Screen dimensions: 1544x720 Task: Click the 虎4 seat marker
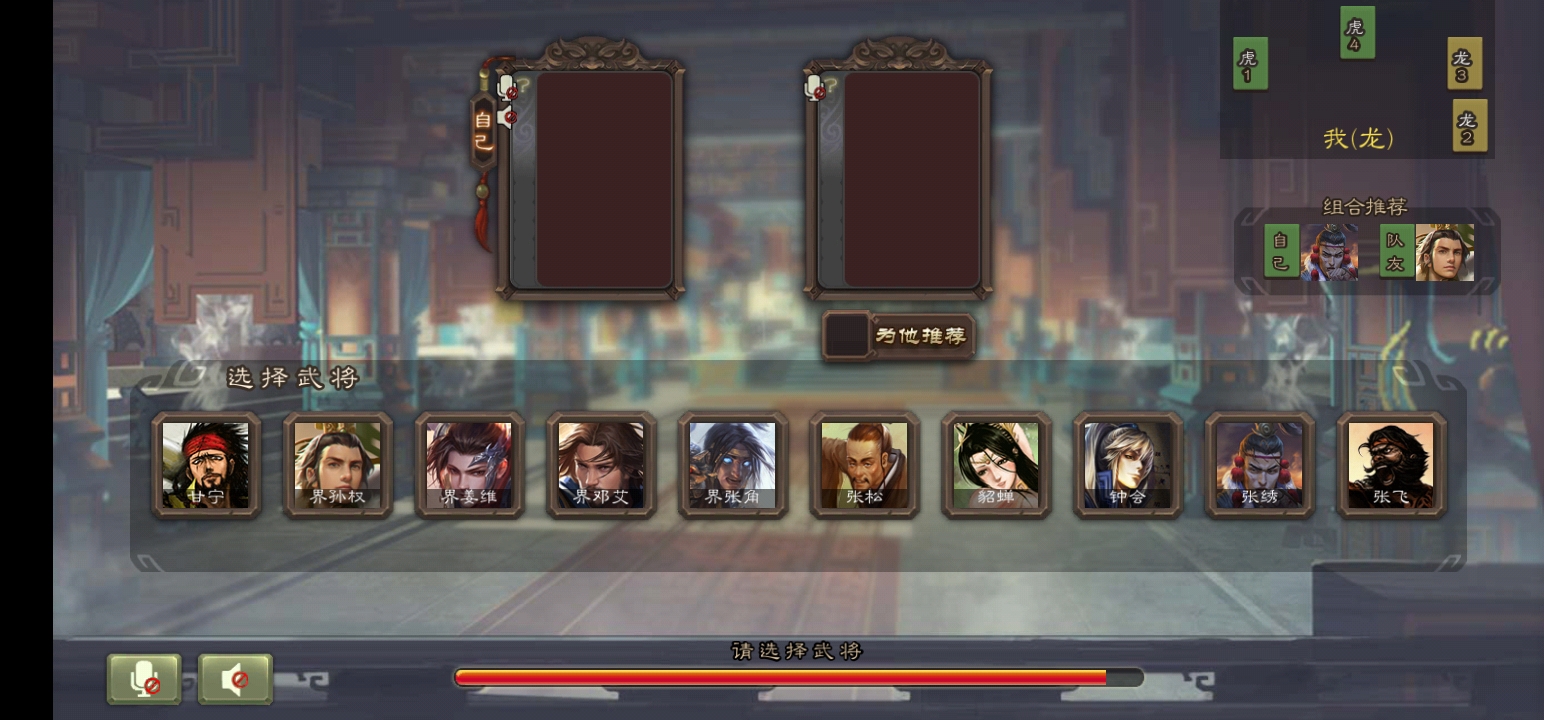pyautogui.click(x=1357, y=33)
